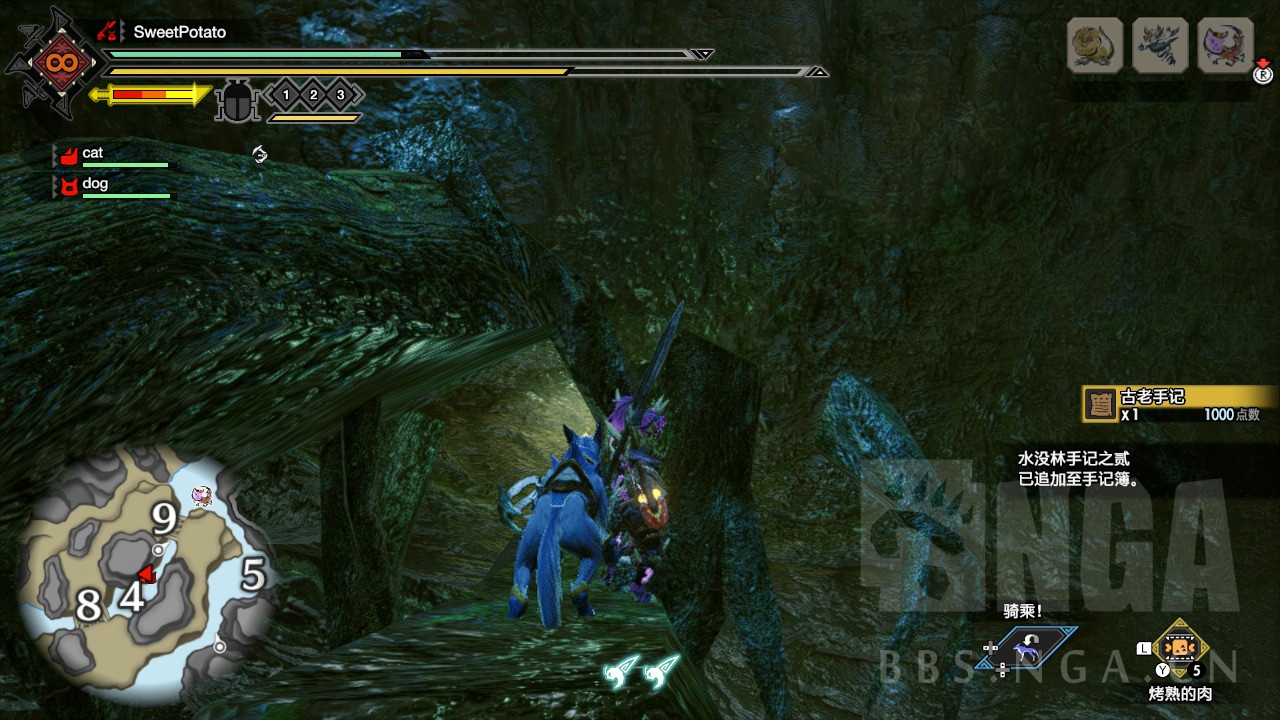Activate the blue canyne ride action icon

[1027, 649]
